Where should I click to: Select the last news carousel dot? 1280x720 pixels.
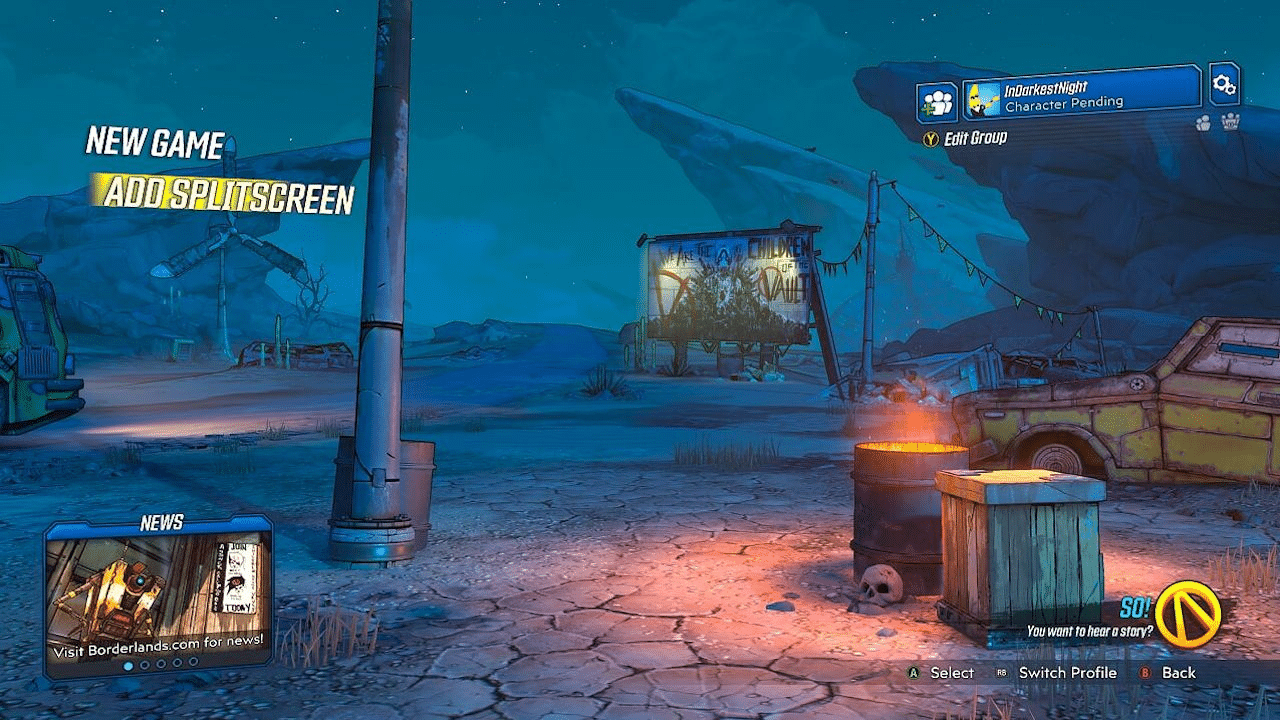pos(193,663)
